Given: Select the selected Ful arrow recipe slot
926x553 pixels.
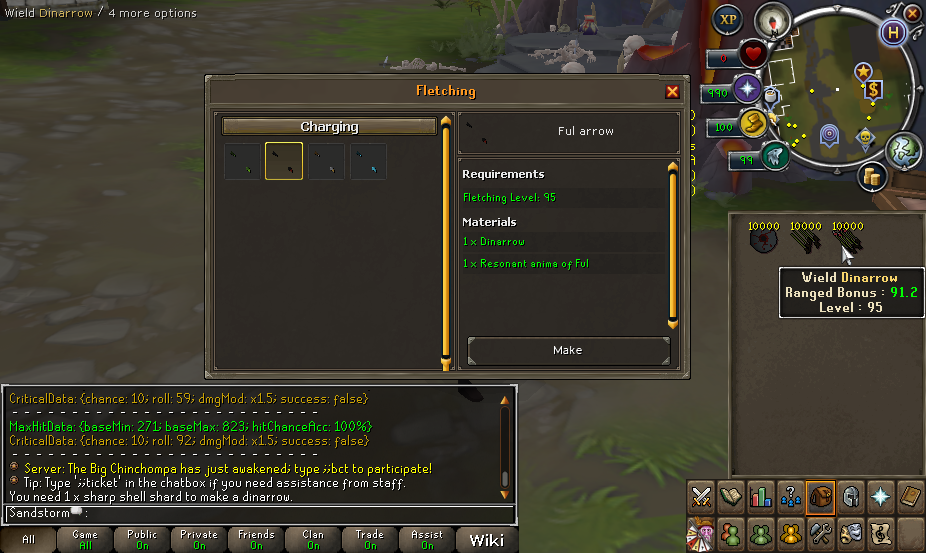Looking at the screenshot, I should pyautogui.click(x=284, y=161).
